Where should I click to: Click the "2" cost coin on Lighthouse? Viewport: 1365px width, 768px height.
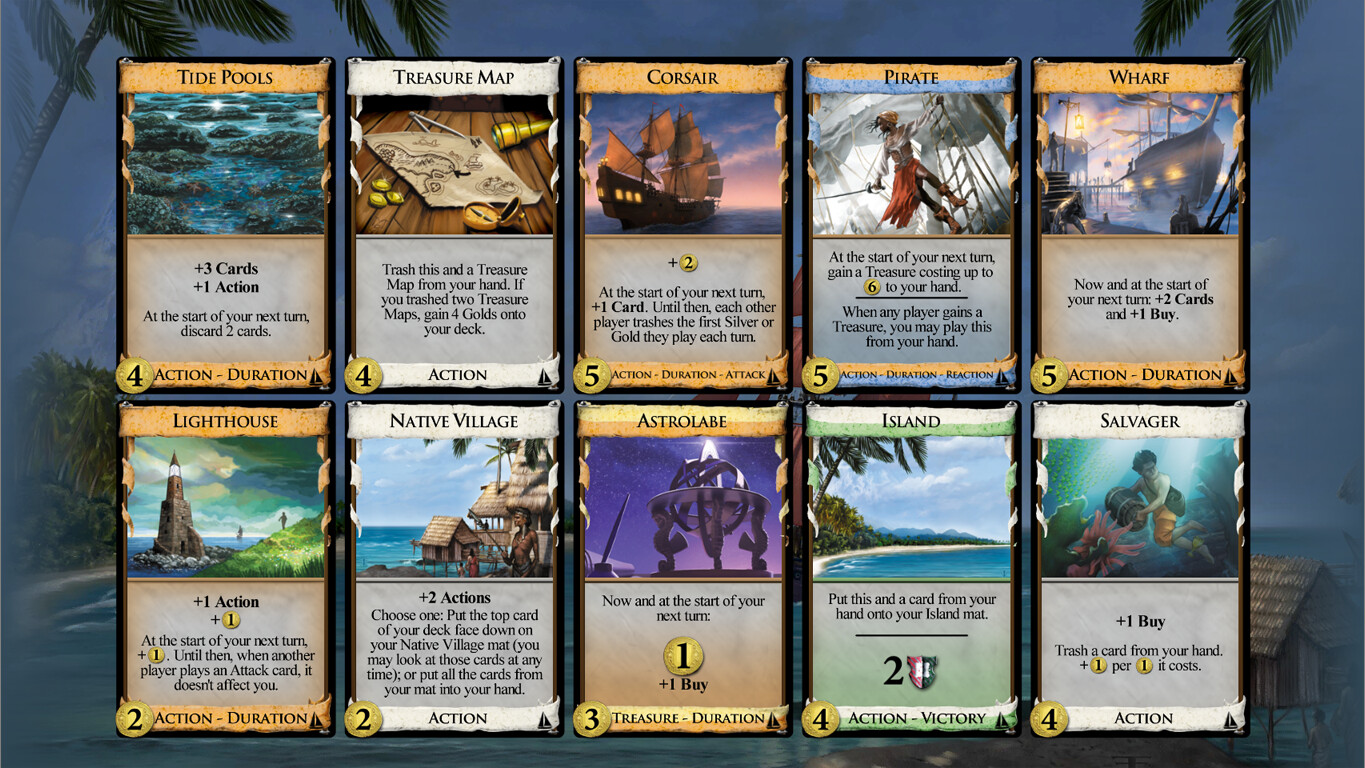tap(133, 719)
